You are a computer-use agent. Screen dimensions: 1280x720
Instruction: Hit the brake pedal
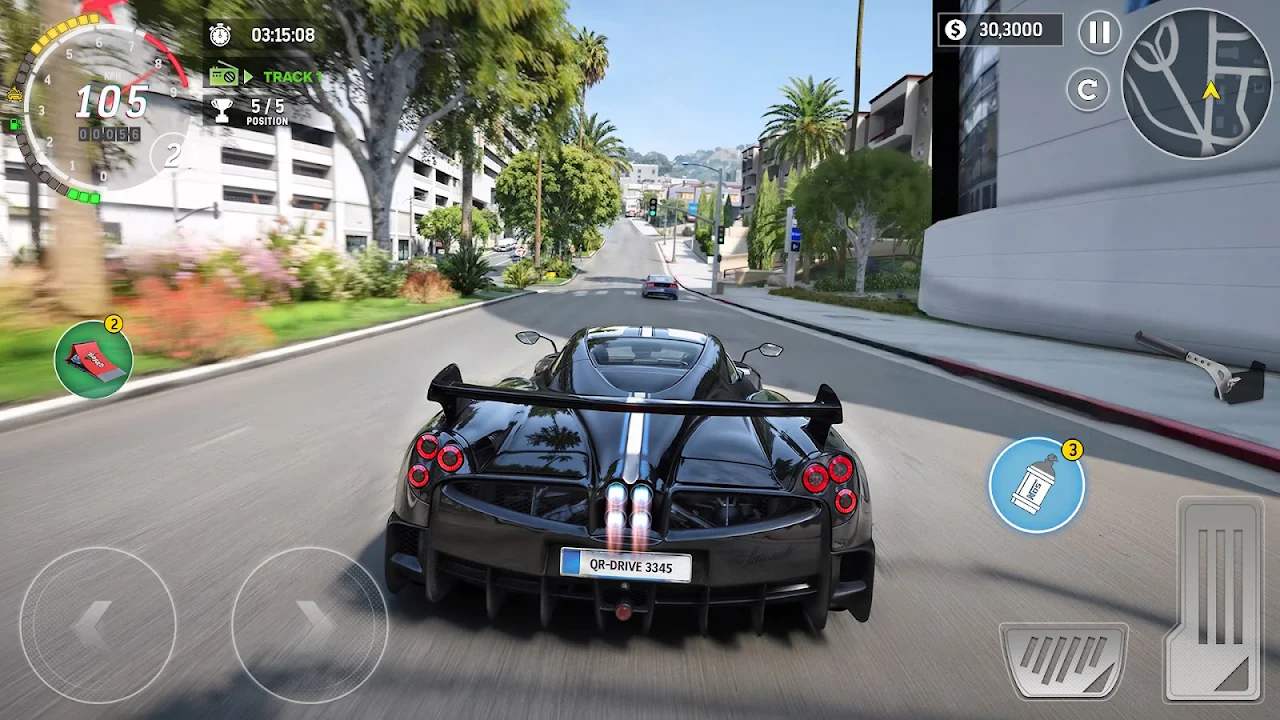pyautogui.click(x=1064, y=660)
